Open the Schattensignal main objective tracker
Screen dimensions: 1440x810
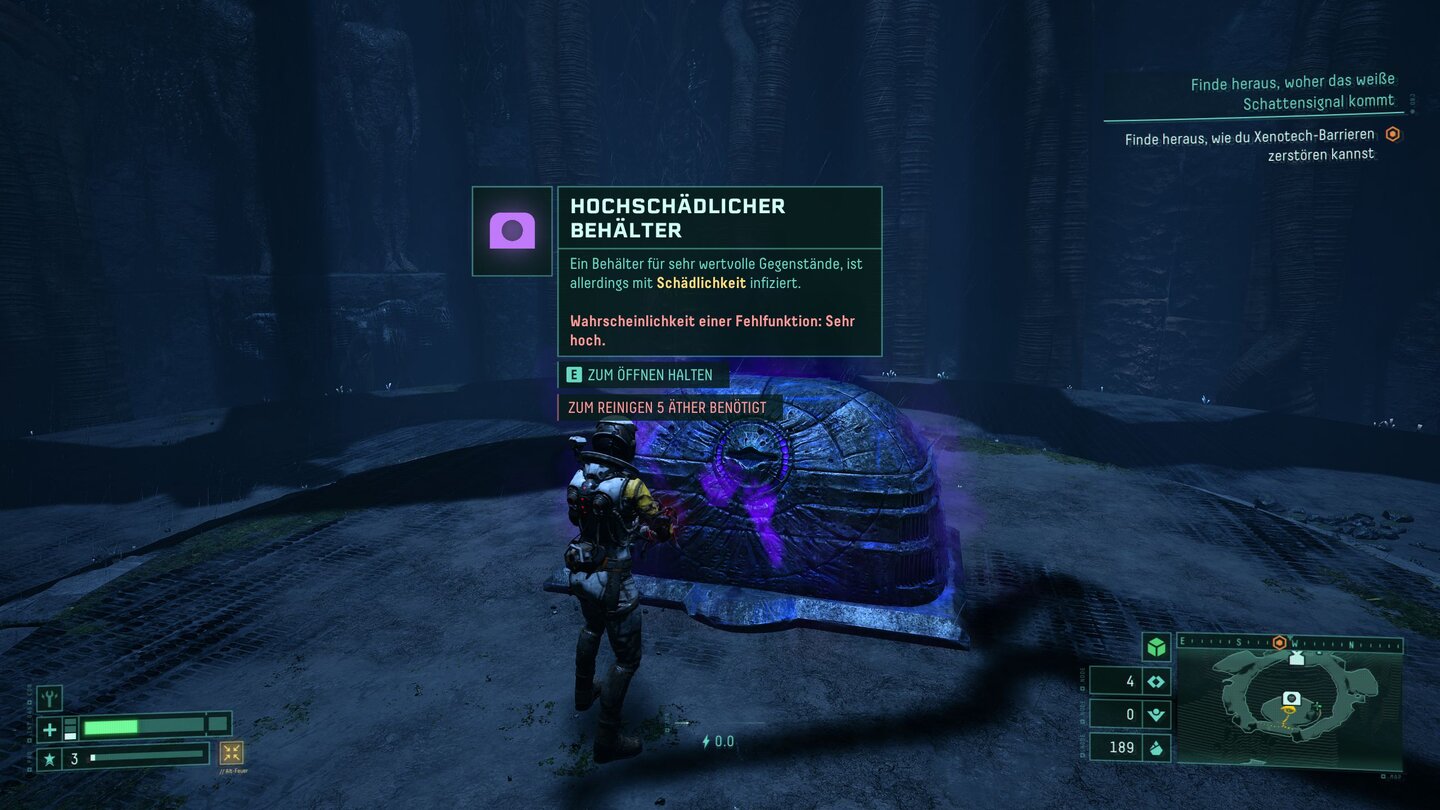[1292, 92]
